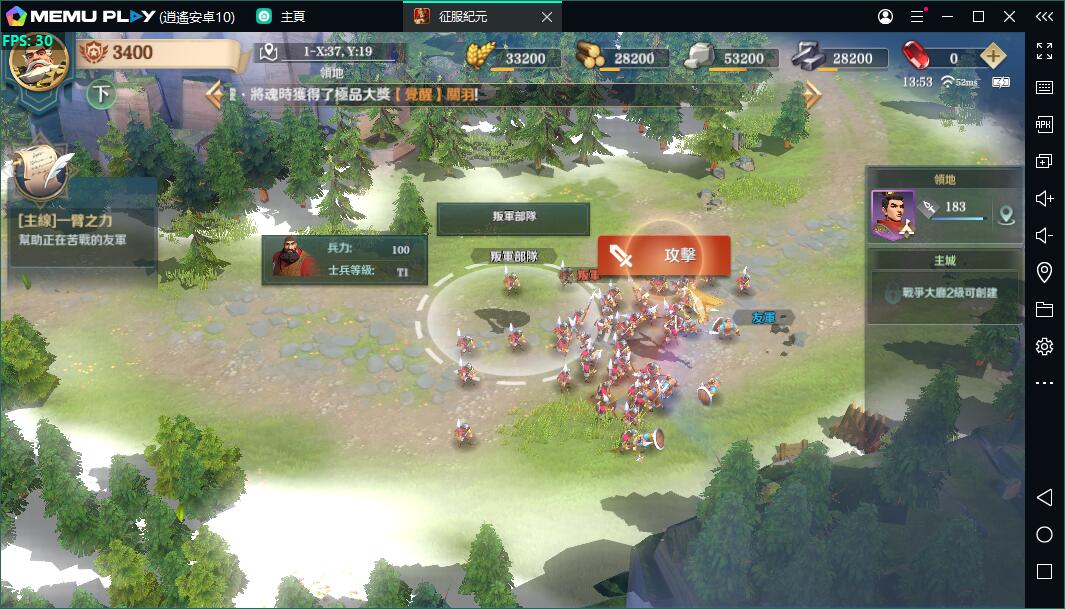
Task: Locate the troop using the pin icon
Action: point(1006,214)
